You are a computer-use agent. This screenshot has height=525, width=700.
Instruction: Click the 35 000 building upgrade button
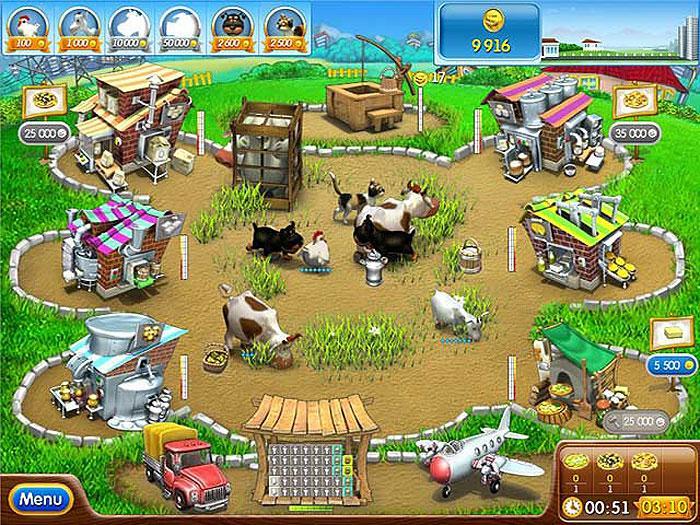point(637,131)
